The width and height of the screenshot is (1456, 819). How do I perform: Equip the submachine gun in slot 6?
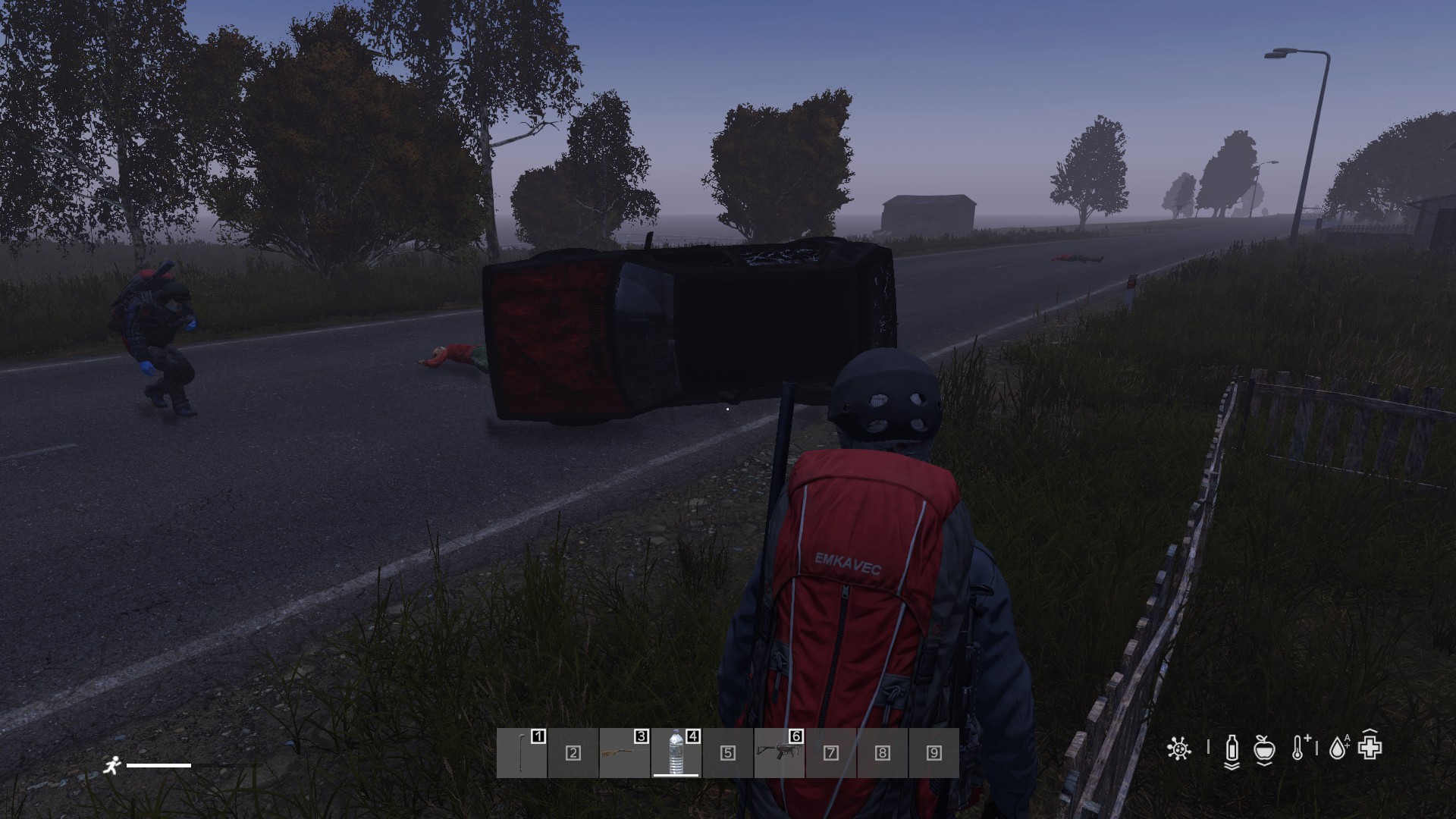coord(779,753)
